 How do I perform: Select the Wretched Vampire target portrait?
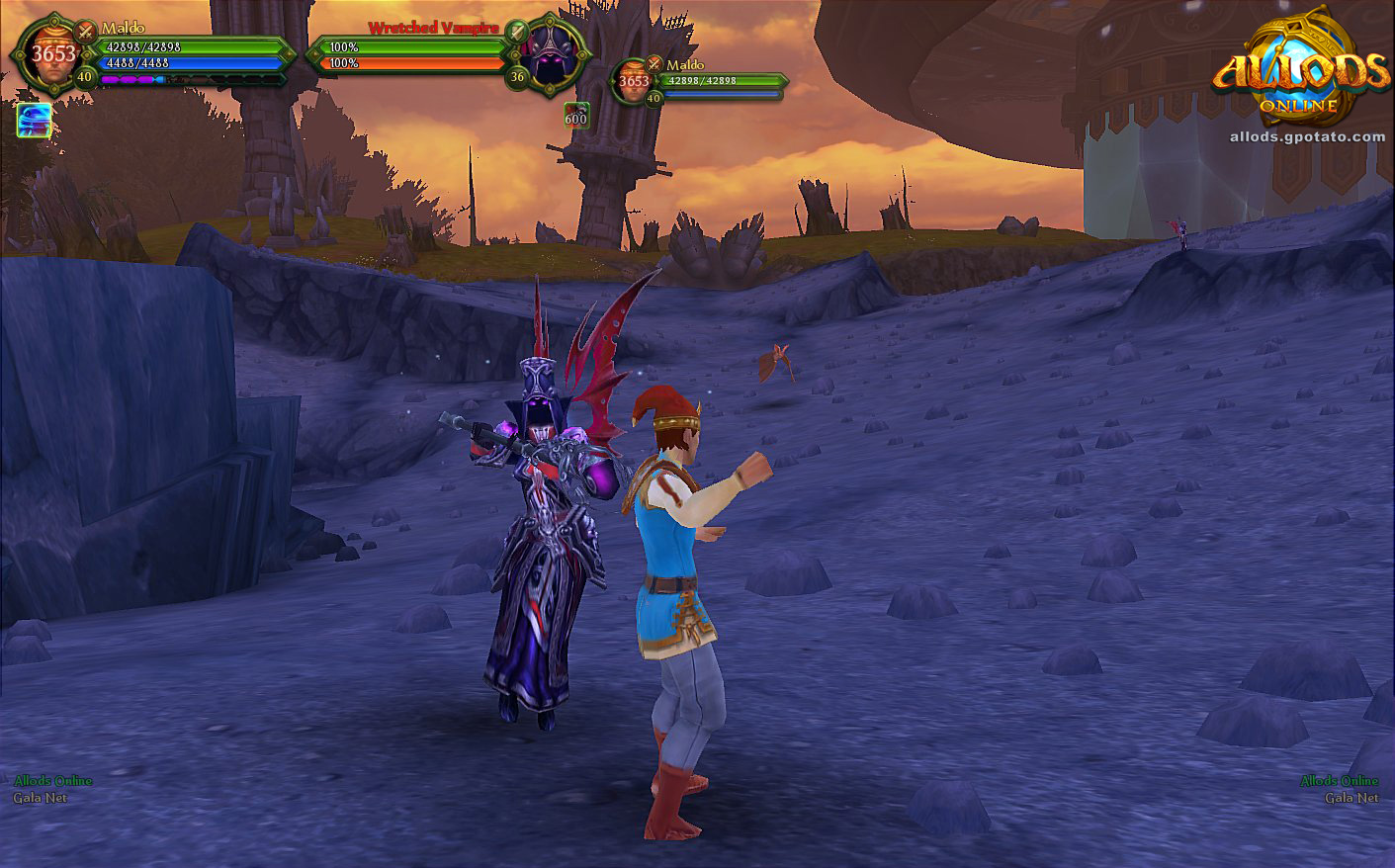(549, 53)
